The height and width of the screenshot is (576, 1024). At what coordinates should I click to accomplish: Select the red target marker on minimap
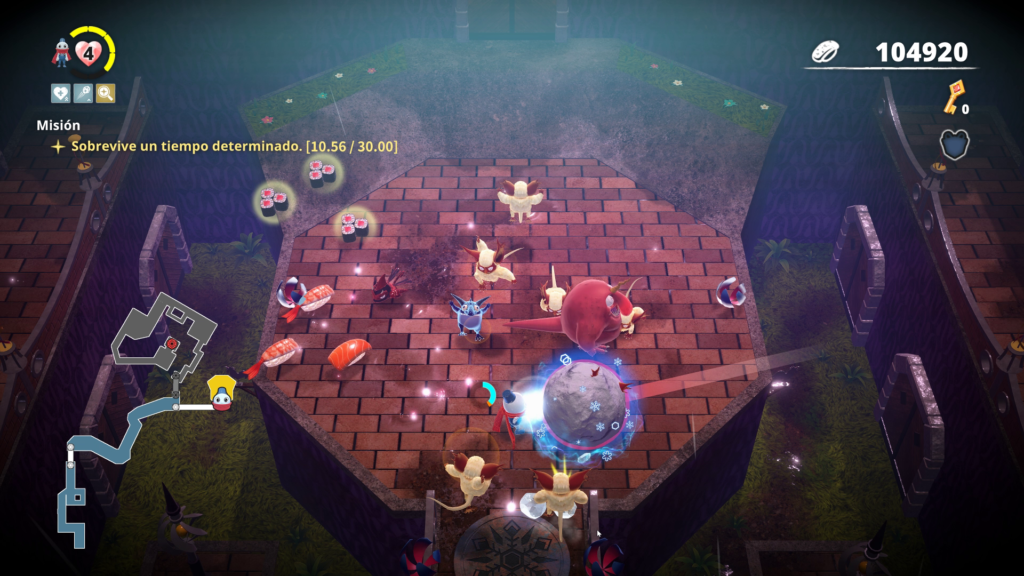[x=172, y=342]
